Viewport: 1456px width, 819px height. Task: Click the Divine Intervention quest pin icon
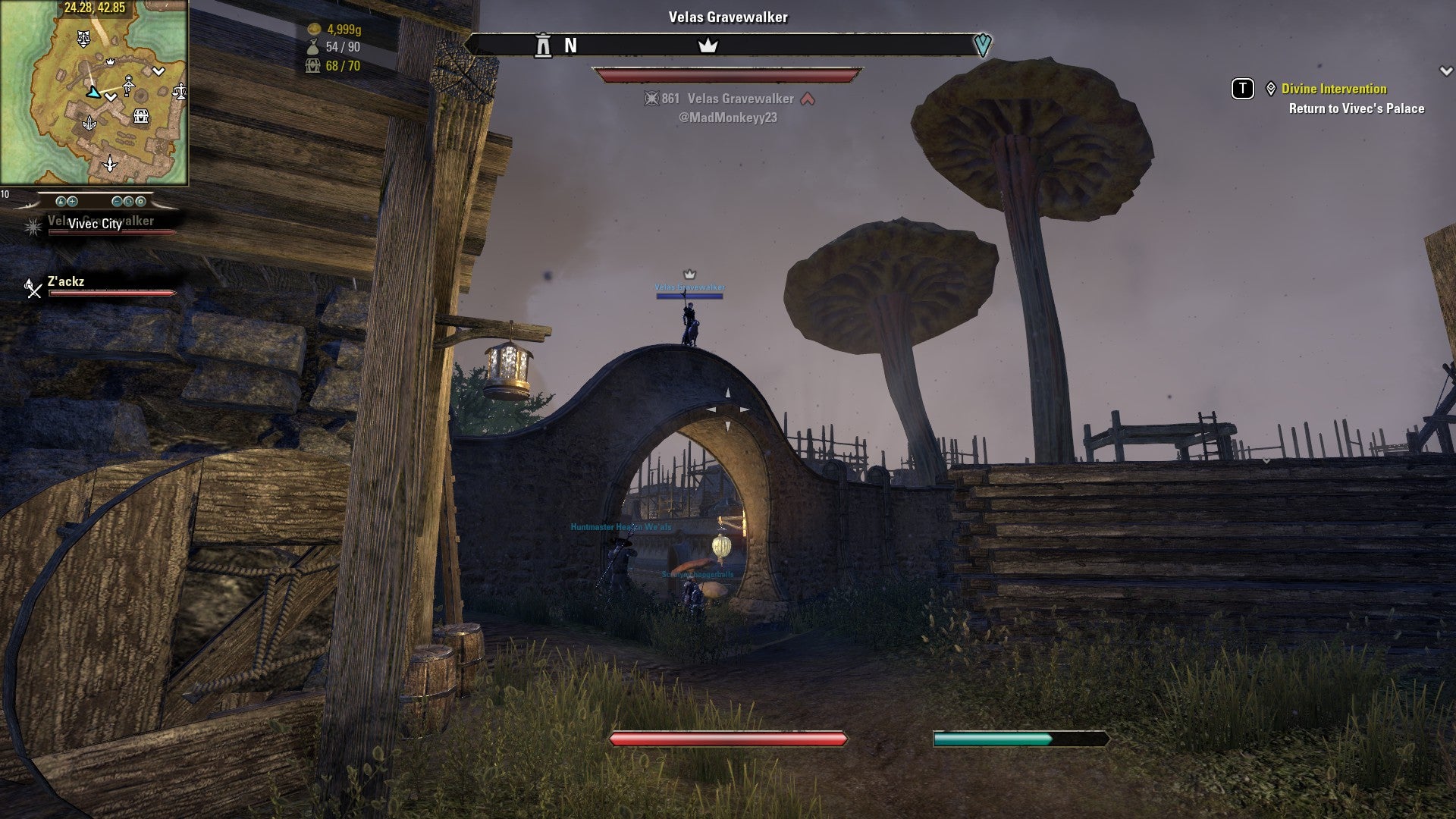click(1269, 89)
